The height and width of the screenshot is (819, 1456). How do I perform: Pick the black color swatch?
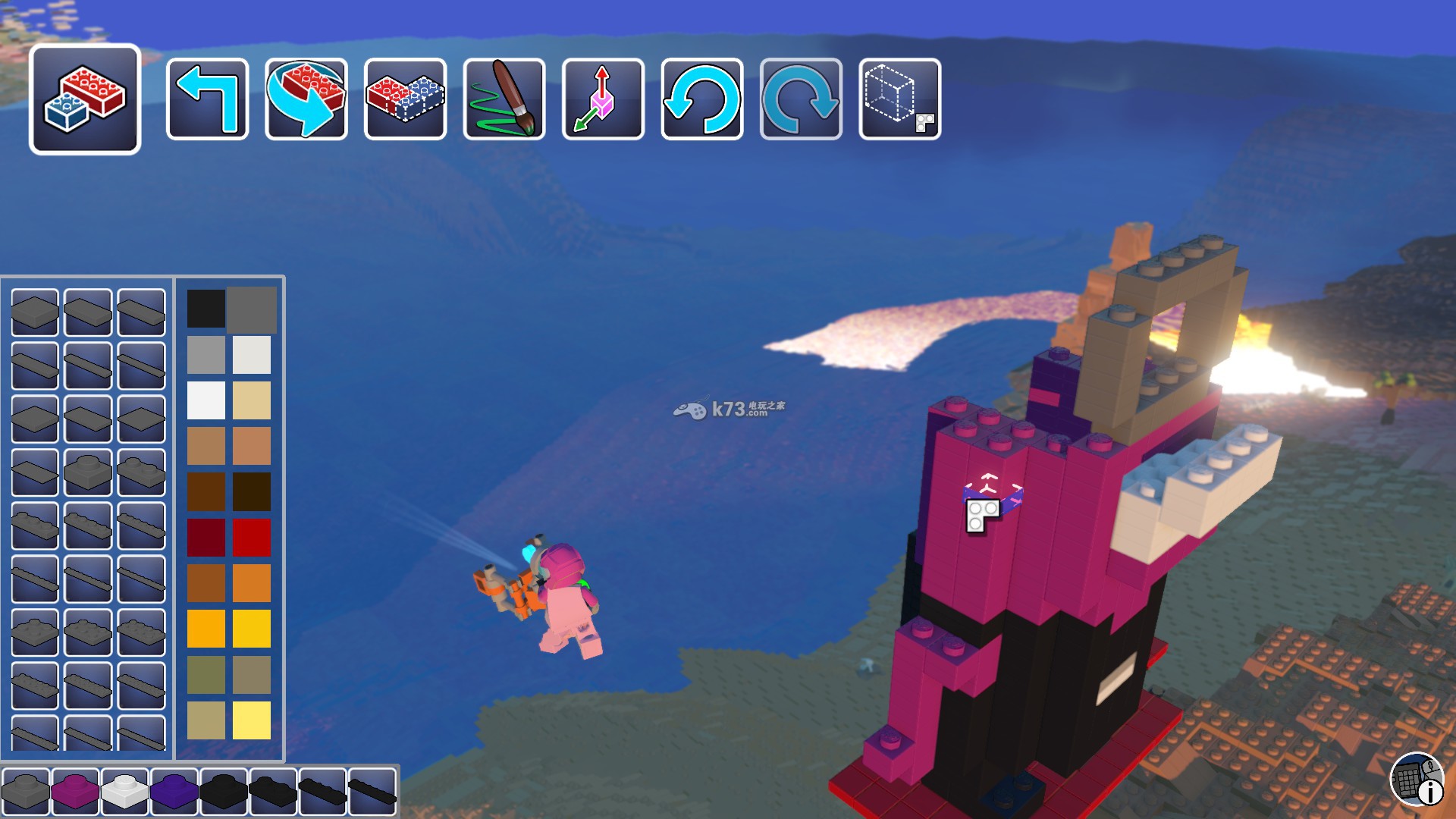point(206,309)
